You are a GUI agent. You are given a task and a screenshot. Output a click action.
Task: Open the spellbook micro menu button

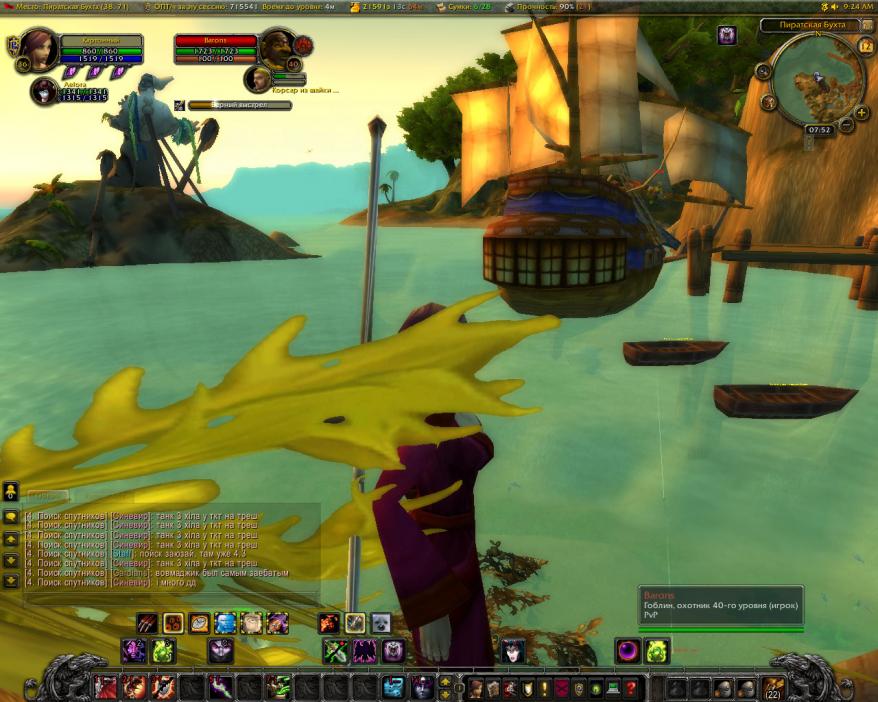(493, 688)
